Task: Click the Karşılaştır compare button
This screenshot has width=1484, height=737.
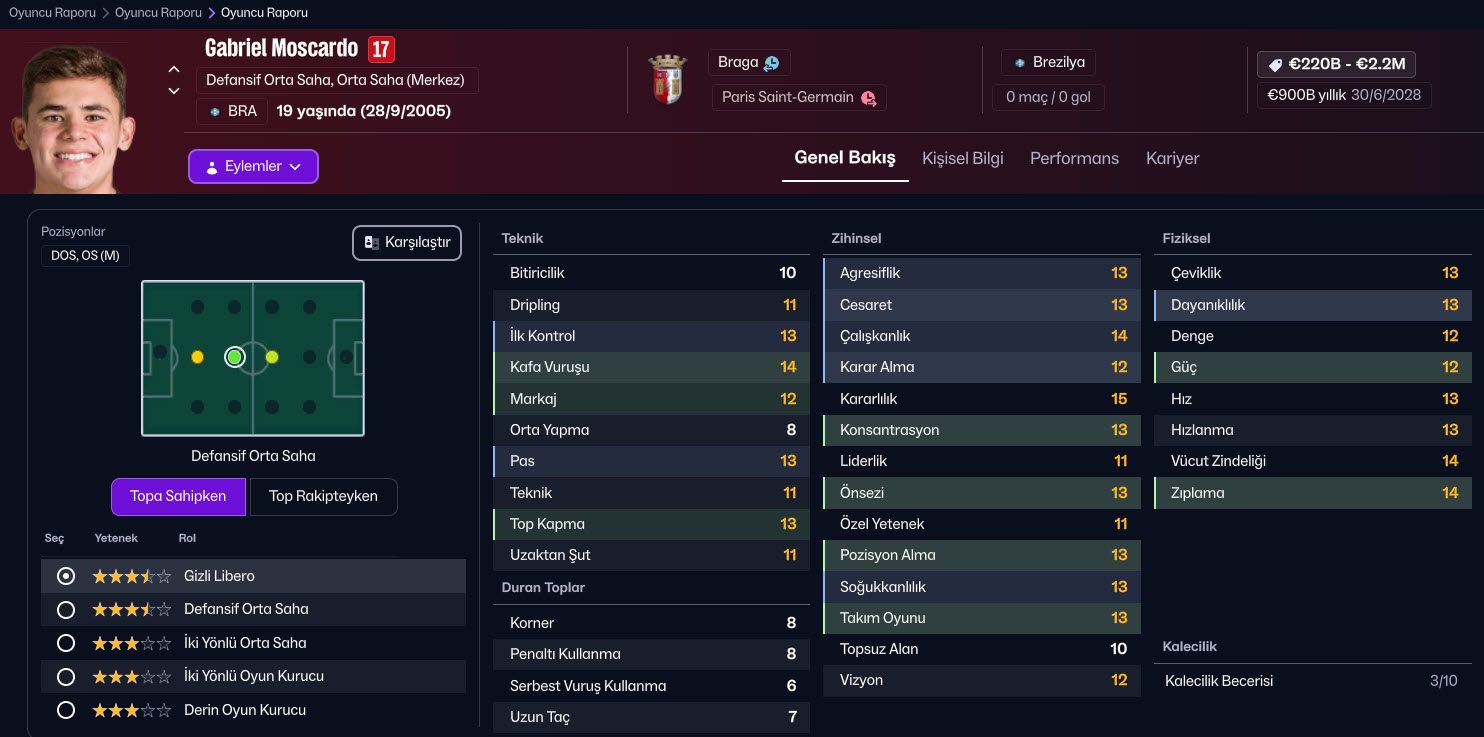Action: (x=407, y=243)
